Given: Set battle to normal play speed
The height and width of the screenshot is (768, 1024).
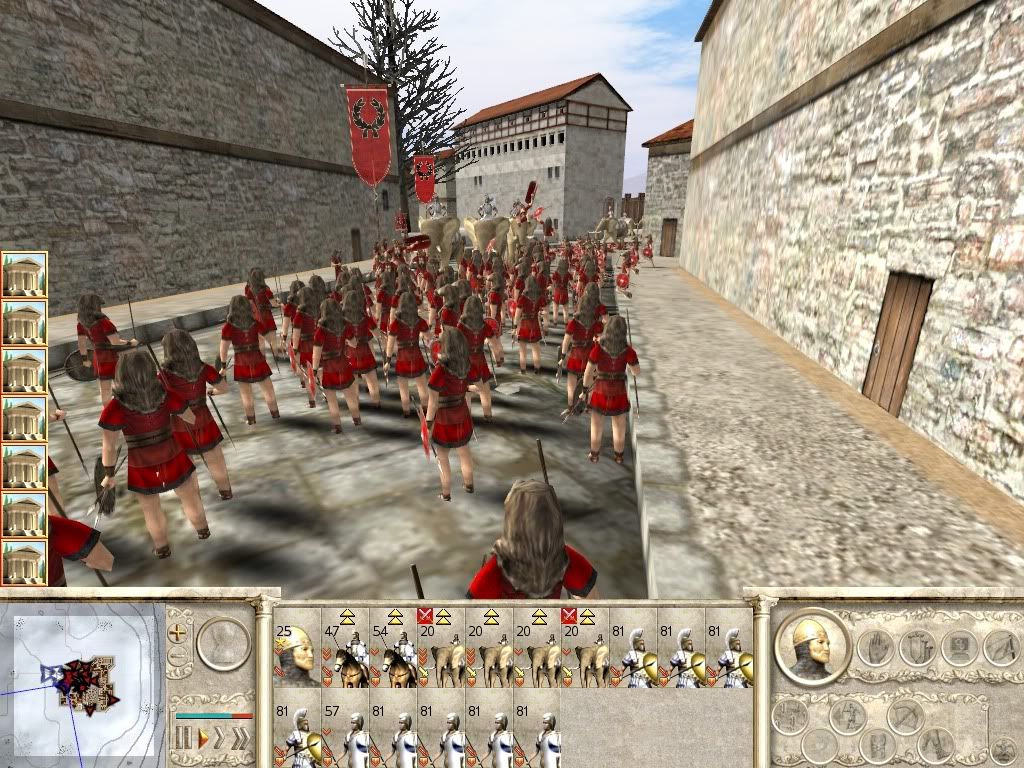Looking at the screenshot, I should (202, 740).
